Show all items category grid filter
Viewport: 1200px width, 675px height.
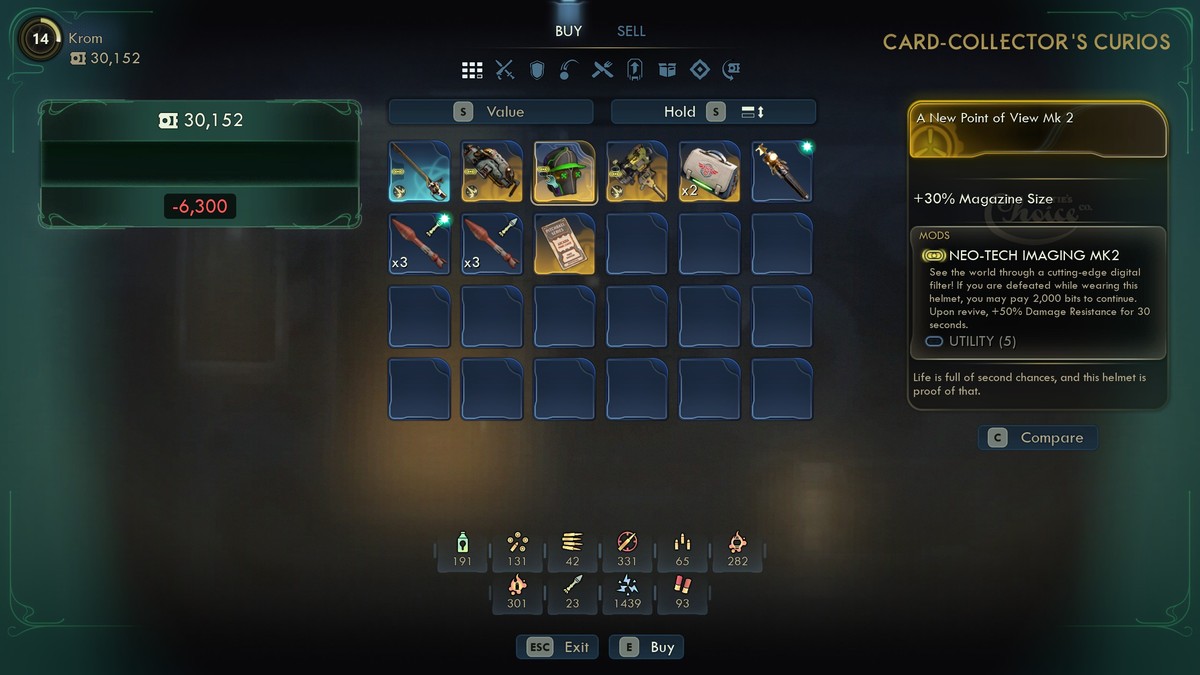pos(472,70)
